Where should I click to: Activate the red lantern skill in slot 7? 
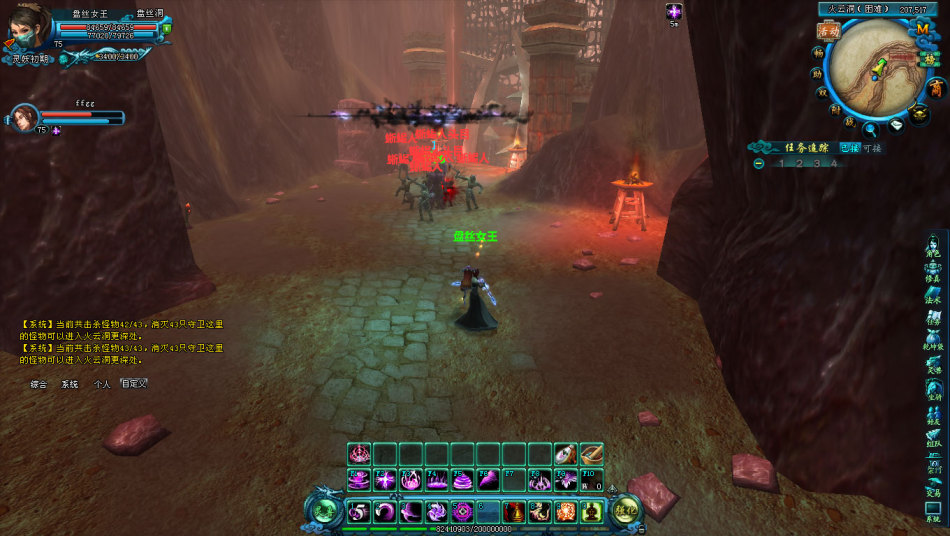click(514, 512)
